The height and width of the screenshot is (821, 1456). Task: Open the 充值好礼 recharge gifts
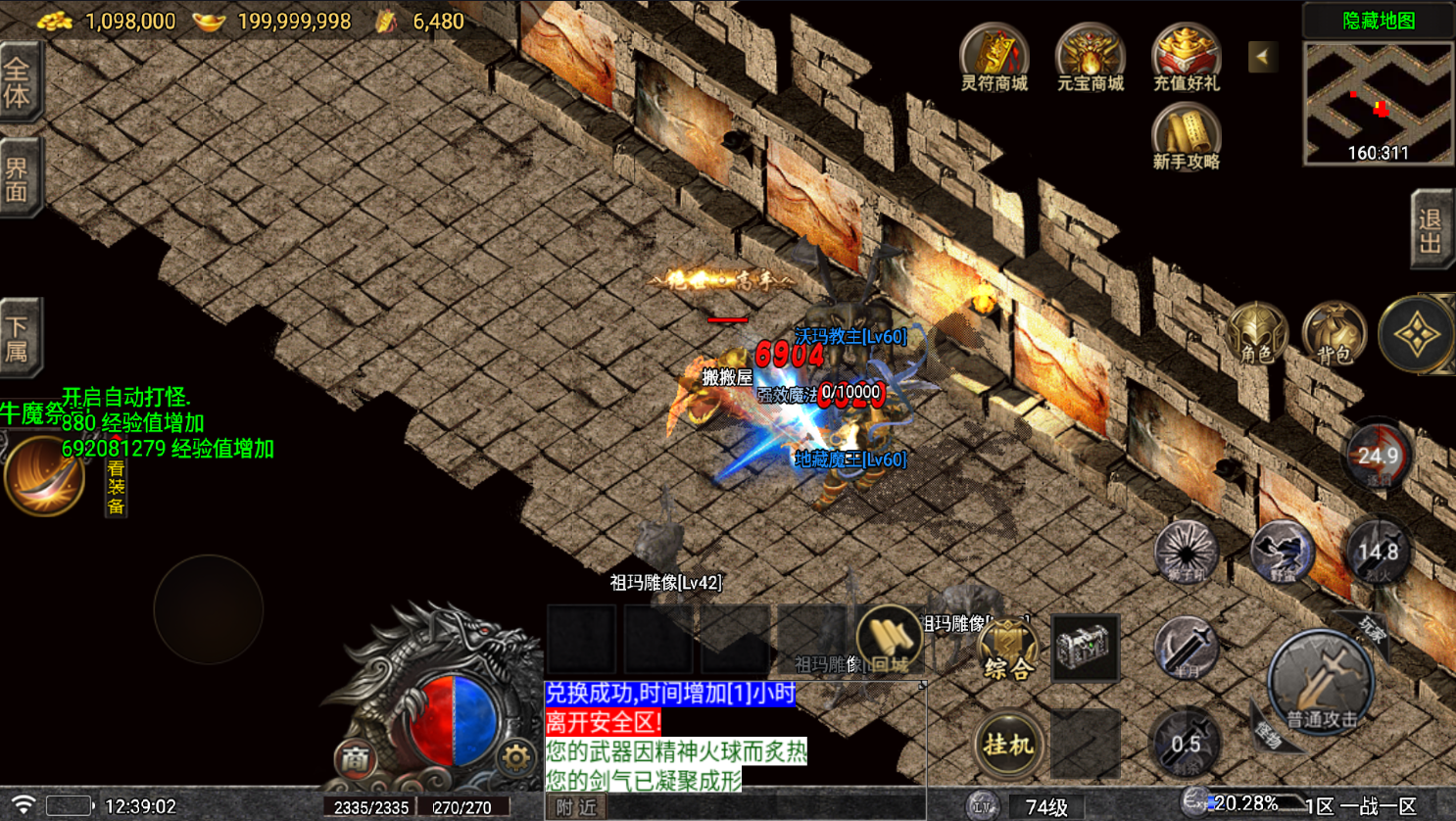pos(1186,57)
